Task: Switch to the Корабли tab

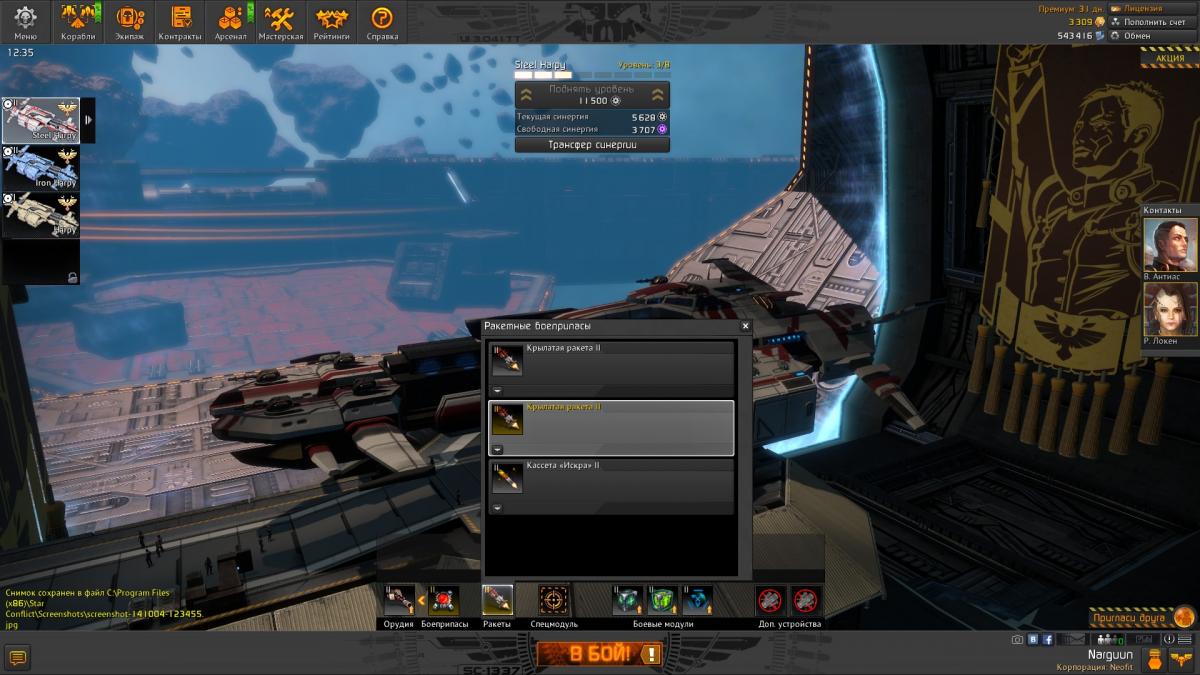Action: [x=78, y=22]
